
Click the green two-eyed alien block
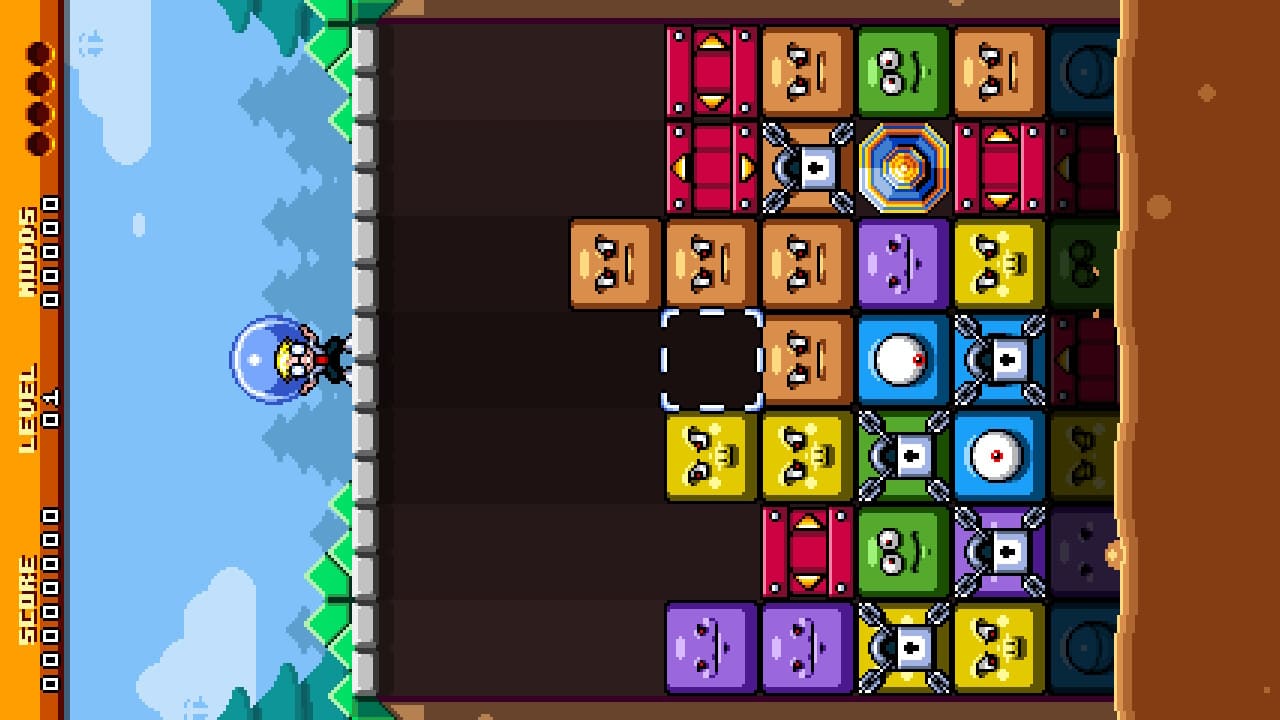[901, 70]
